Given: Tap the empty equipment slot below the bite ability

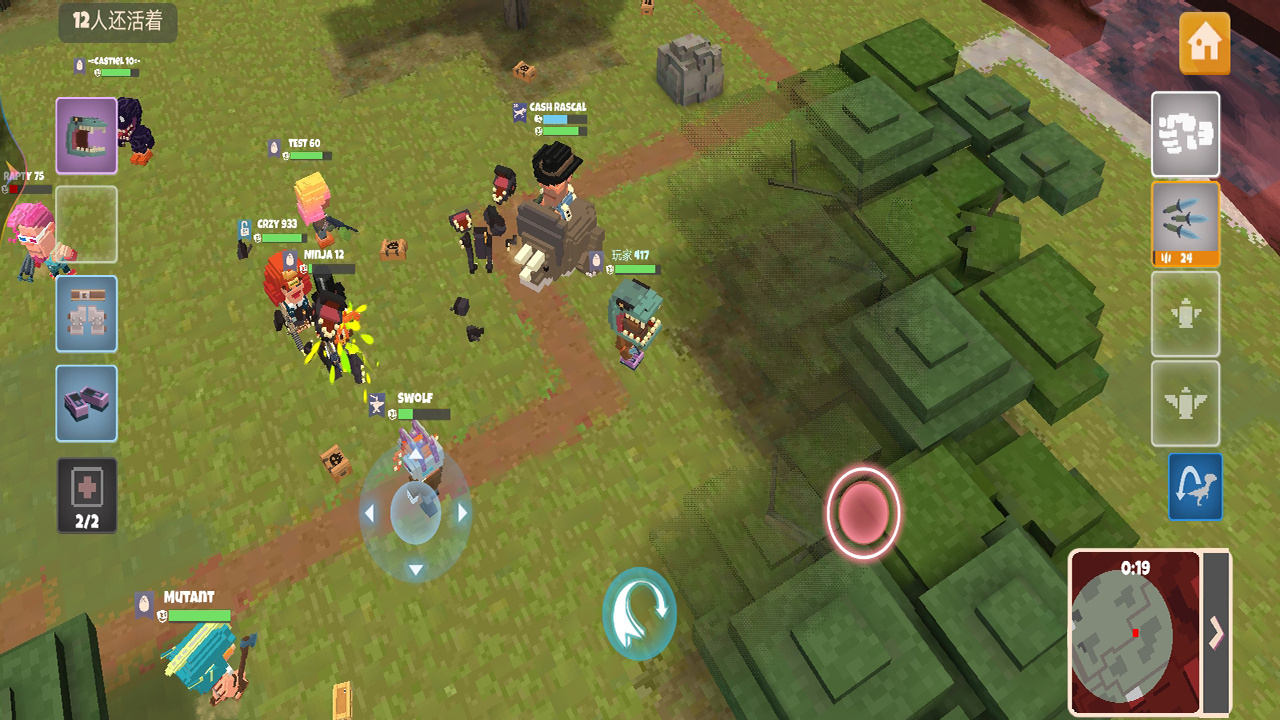Looking at the screenshot, I should 86,224.
